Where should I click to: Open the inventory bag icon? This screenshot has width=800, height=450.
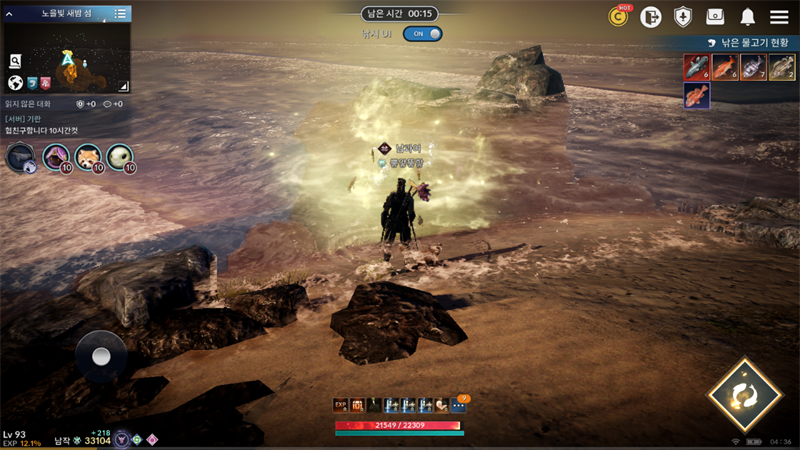tap(715, 16)
